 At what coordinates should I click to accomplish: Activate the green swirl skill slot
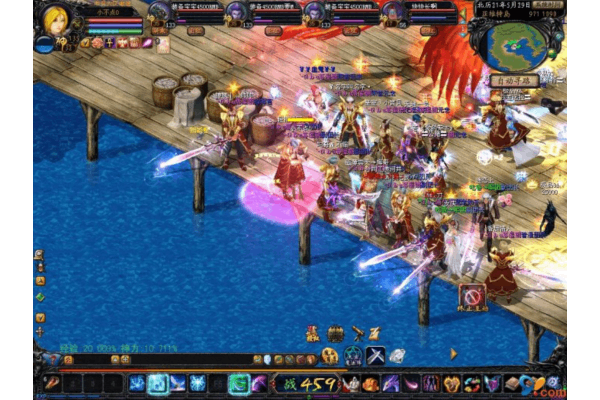click(239, 383)
